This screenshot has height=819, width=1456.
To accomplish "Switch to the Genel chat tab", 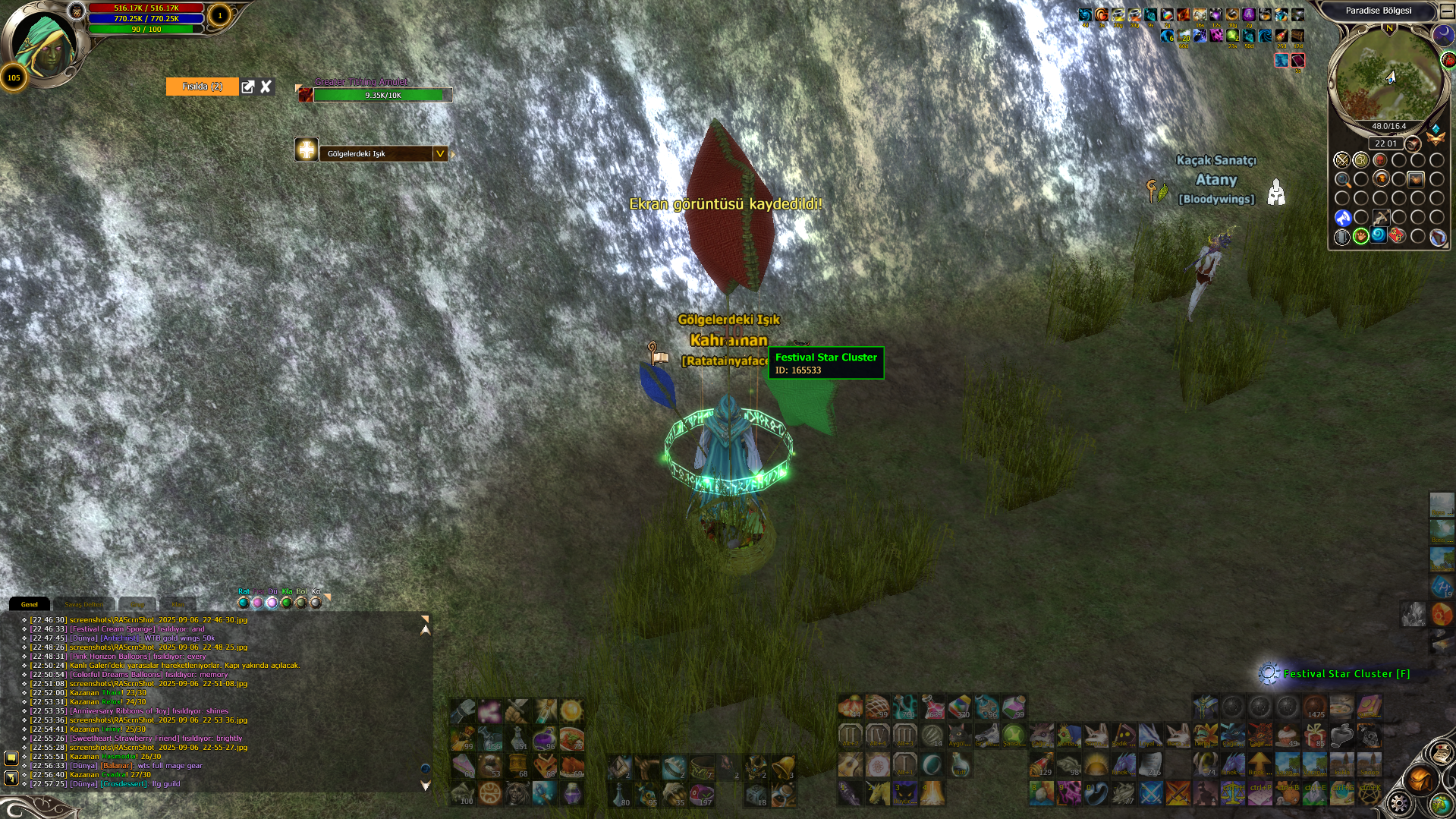I will 29,604.
